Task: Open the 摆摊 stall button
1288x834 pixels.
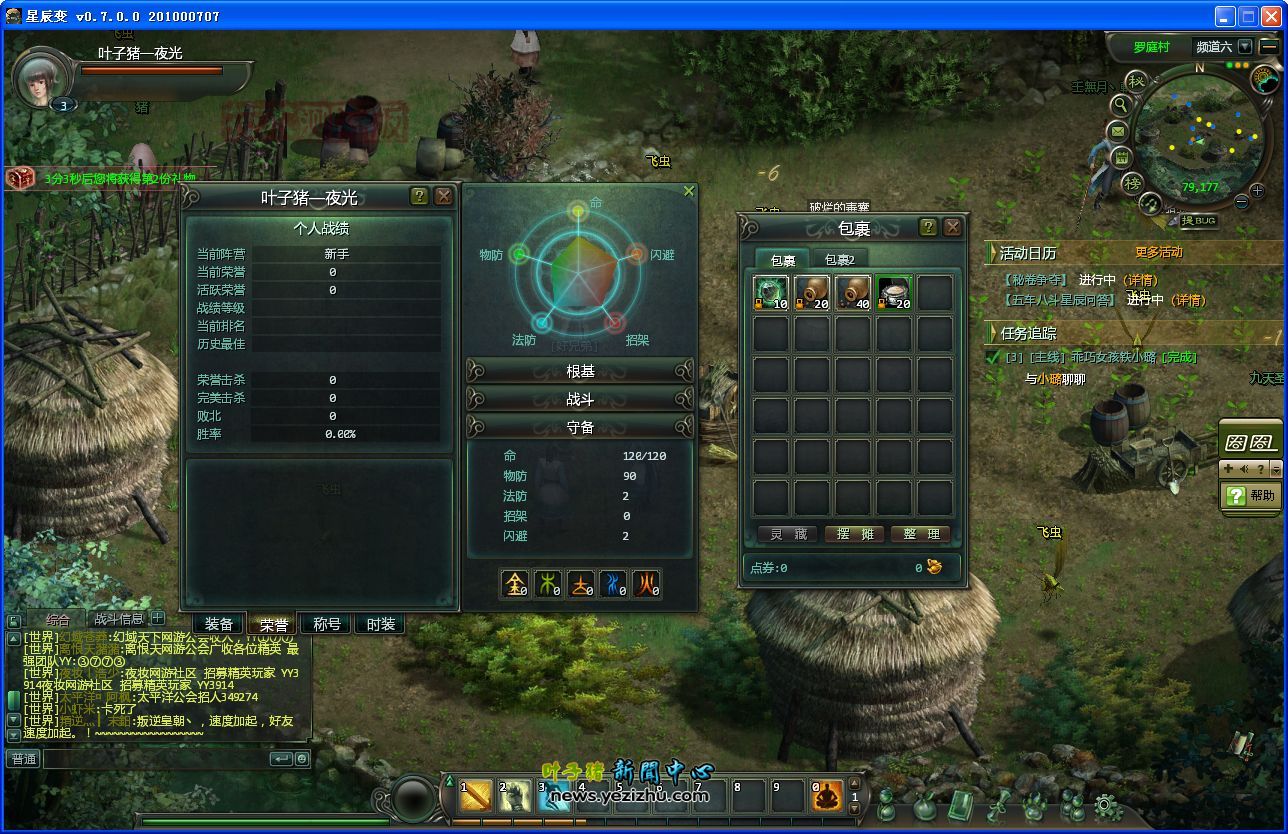Action: point(854,534)
